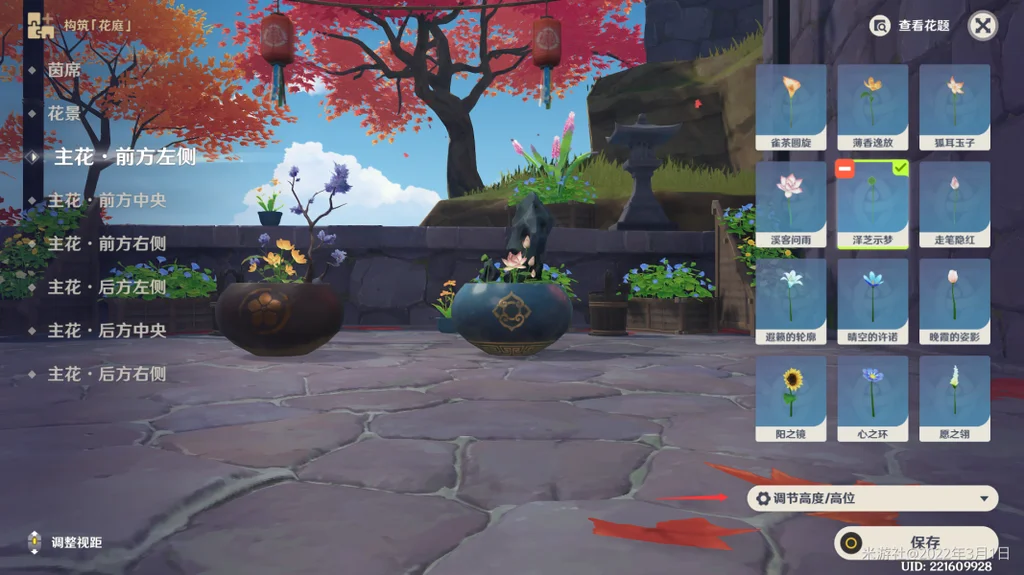Select the 茵席 category
1024x575 pixels.
point(64,70)
